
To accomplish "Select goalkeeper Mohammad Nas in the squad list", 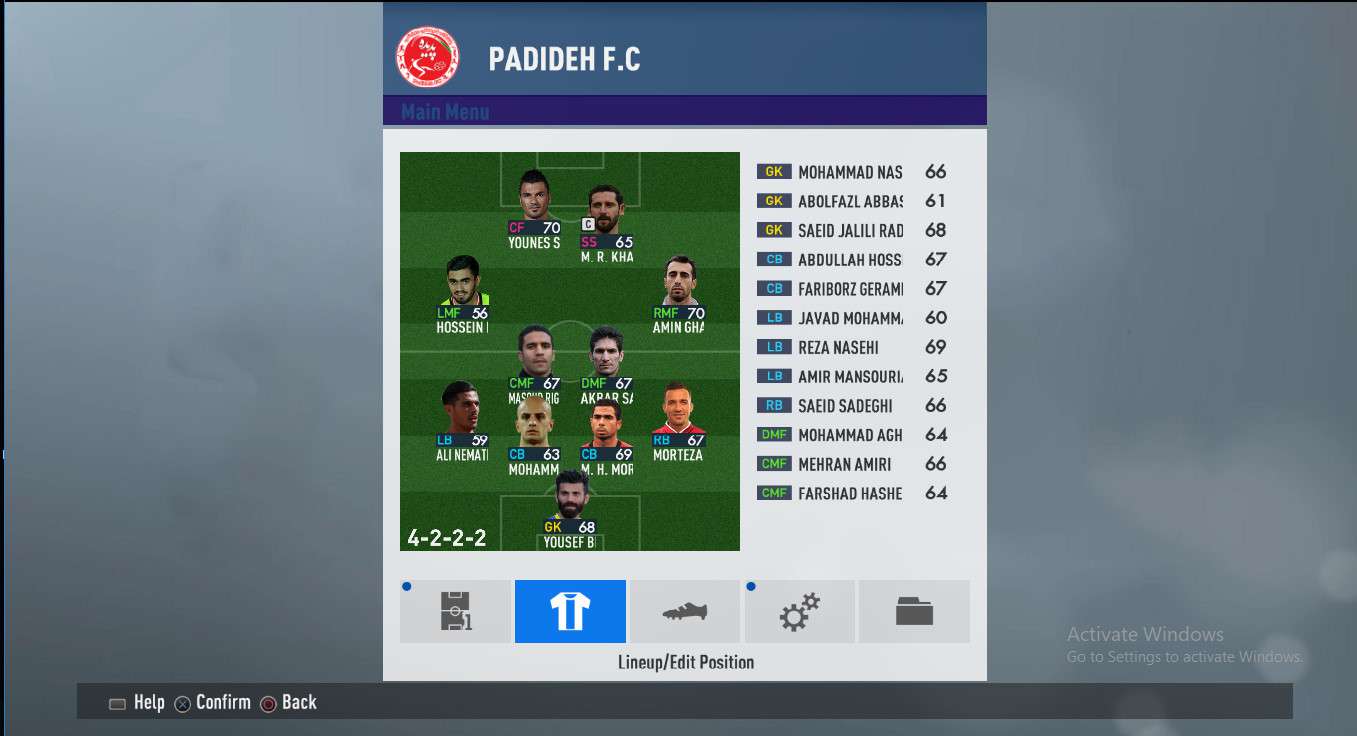I will (850, 172).
